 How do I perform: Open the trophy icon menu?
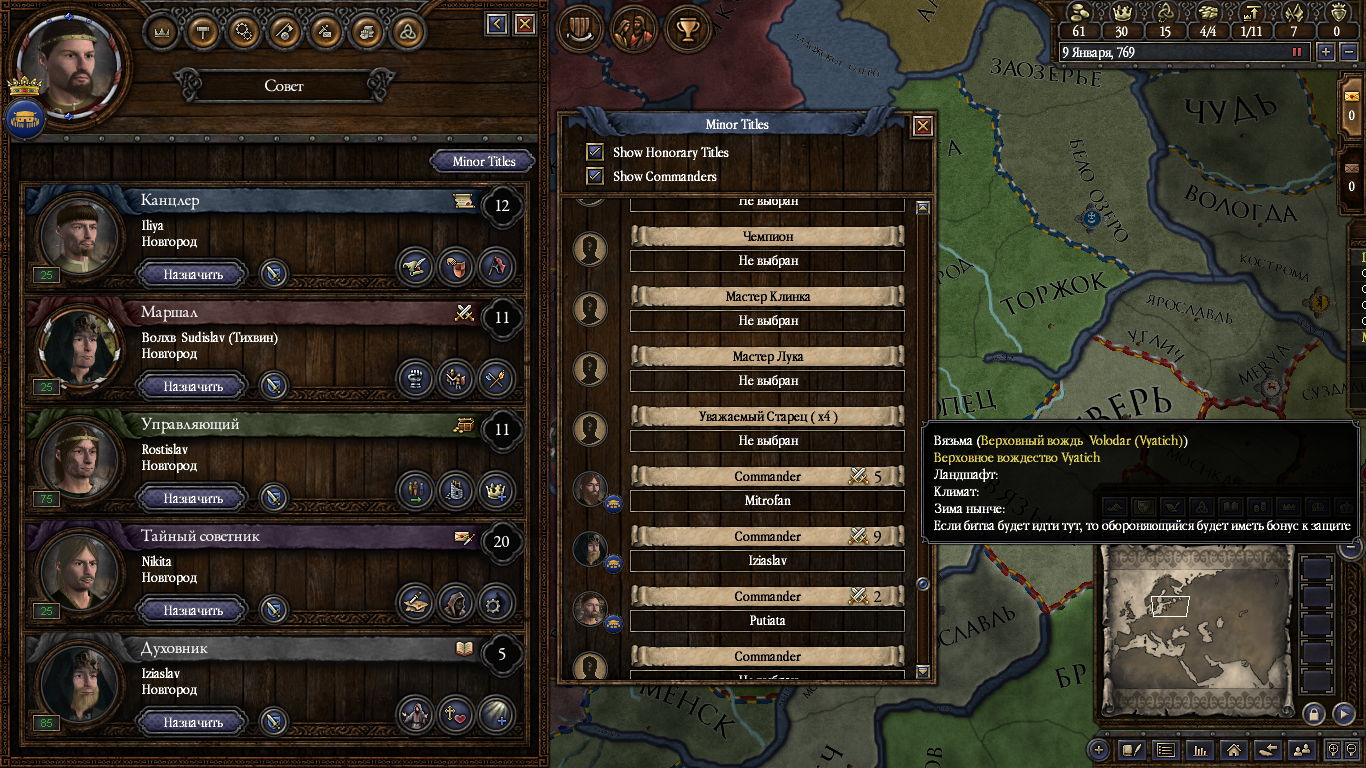[687, 29]
